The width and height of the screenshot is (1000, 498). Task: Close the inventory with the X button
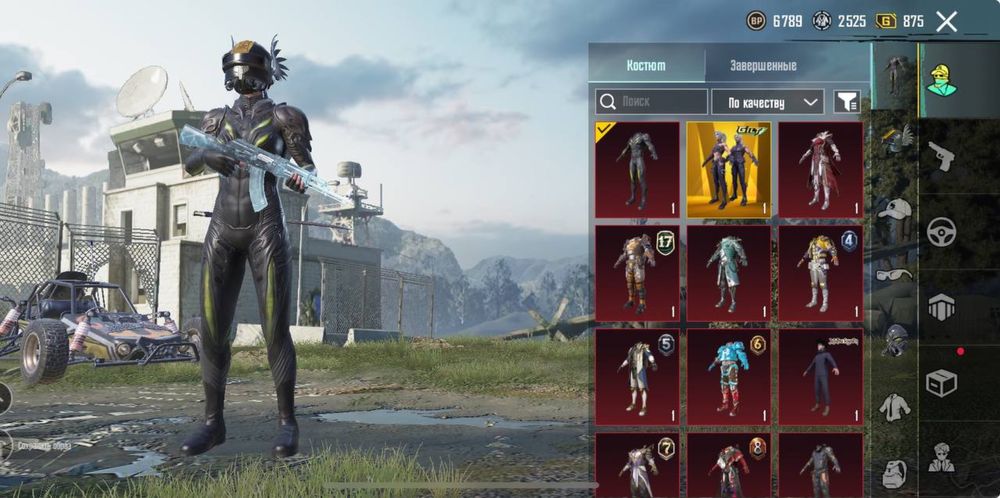(946, 21)
